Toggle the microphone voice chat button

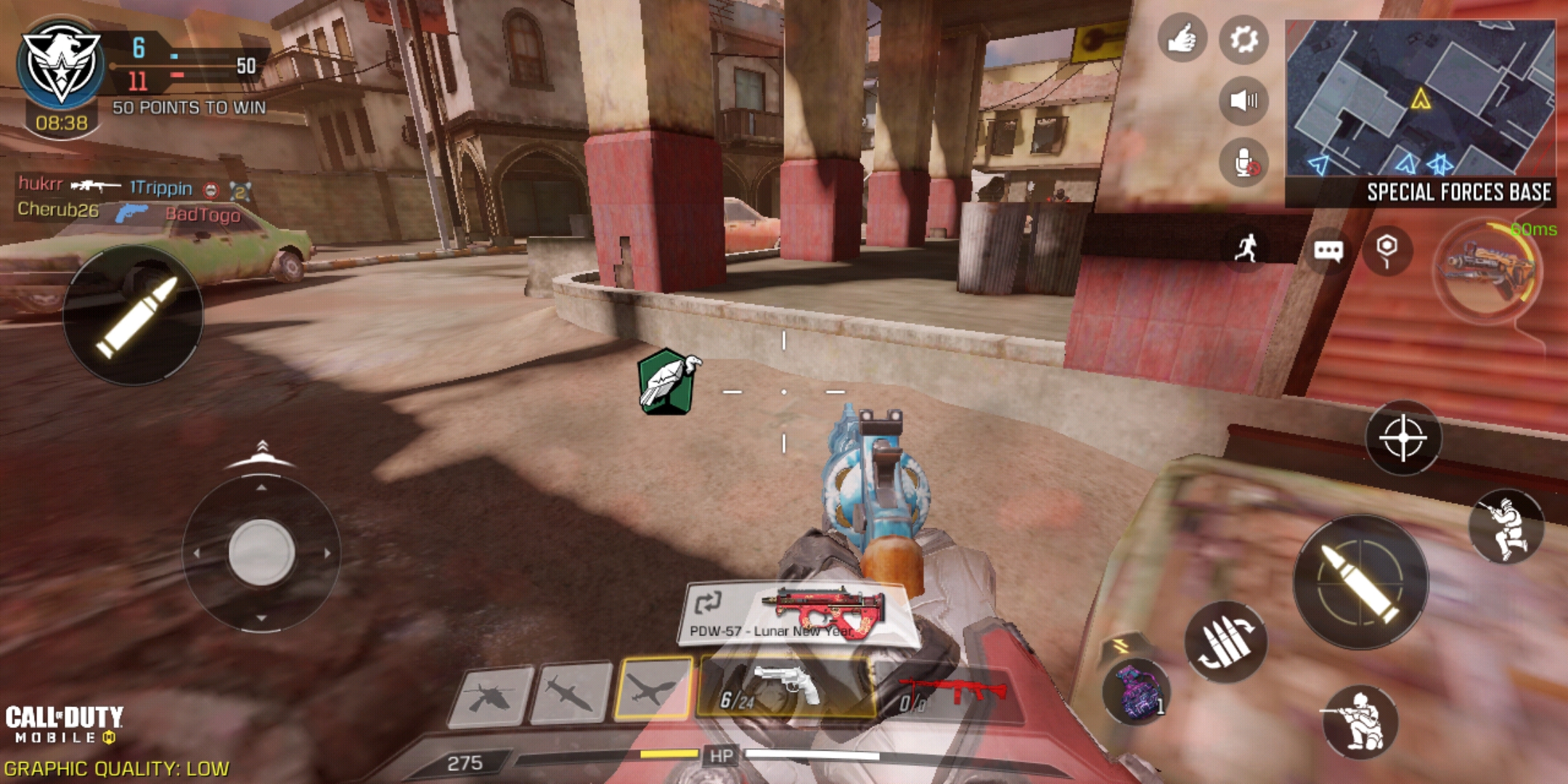click(1244, 162)
